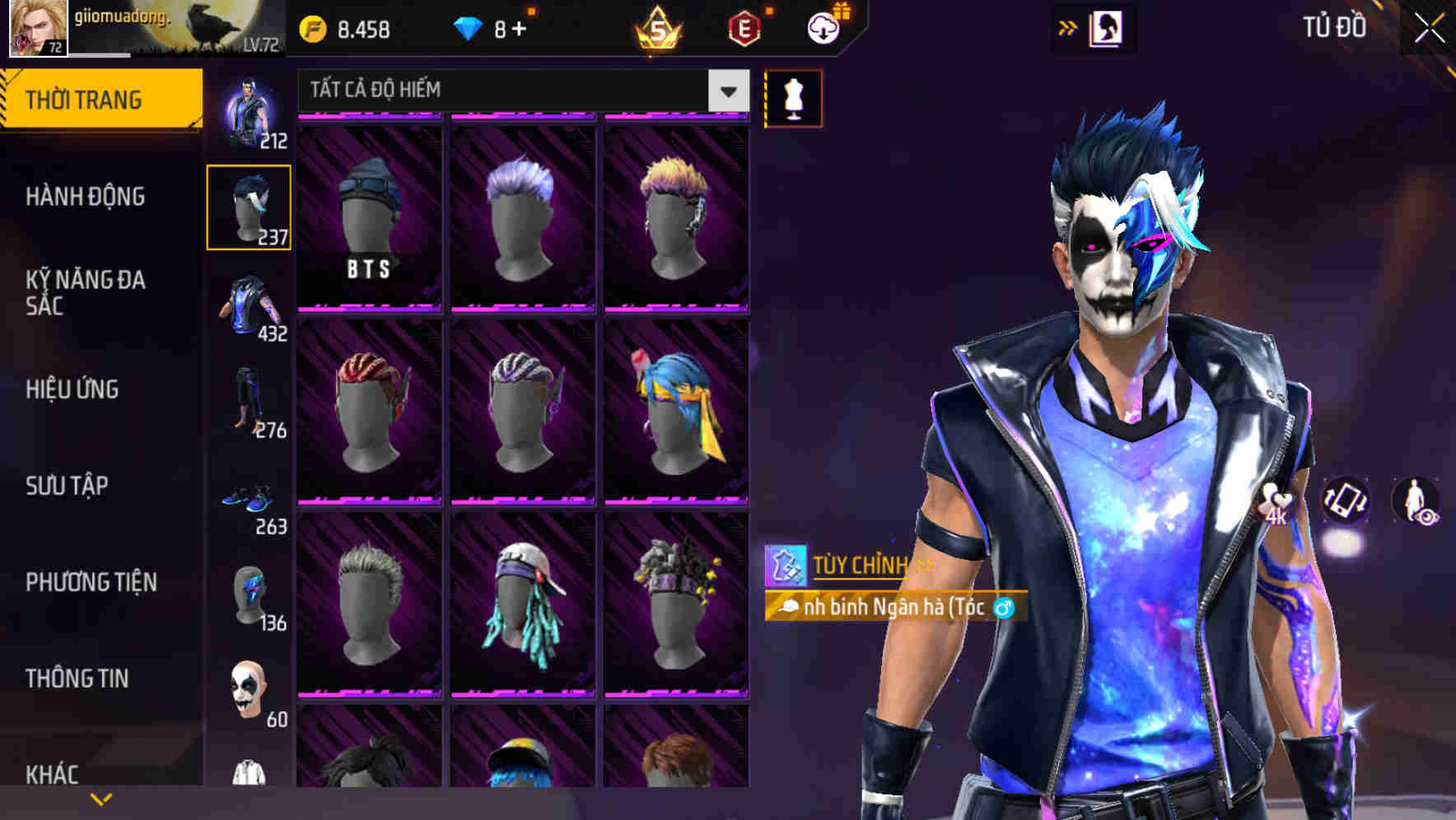Click the blue Tùy Chỉnh outfit icon
Image resolution: width=1456 pixels, height=820 pixels.
[x=789, y=566]
